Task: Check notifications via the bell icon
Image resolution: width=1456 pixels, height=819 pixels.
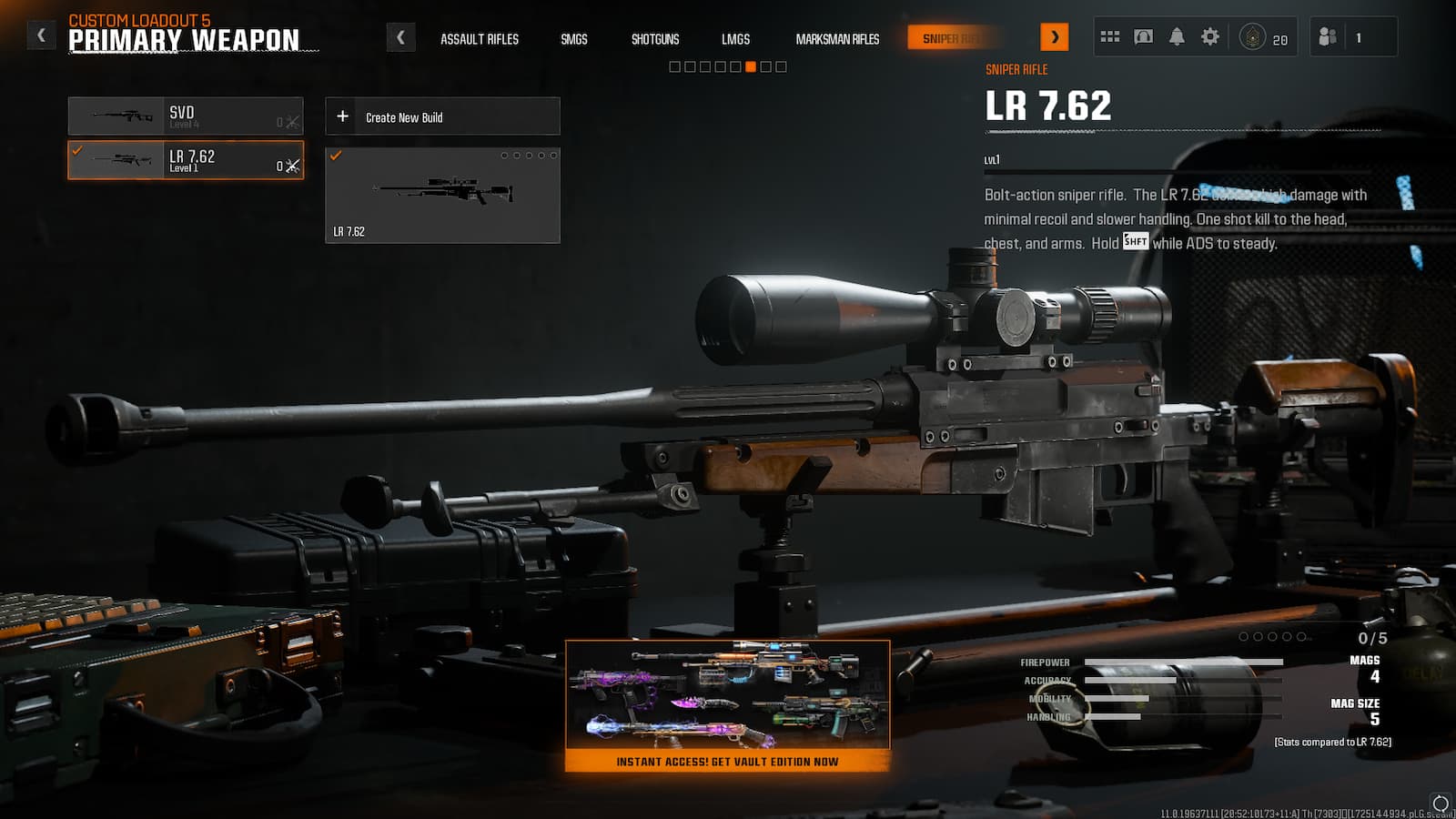Action: point(1178,35)
